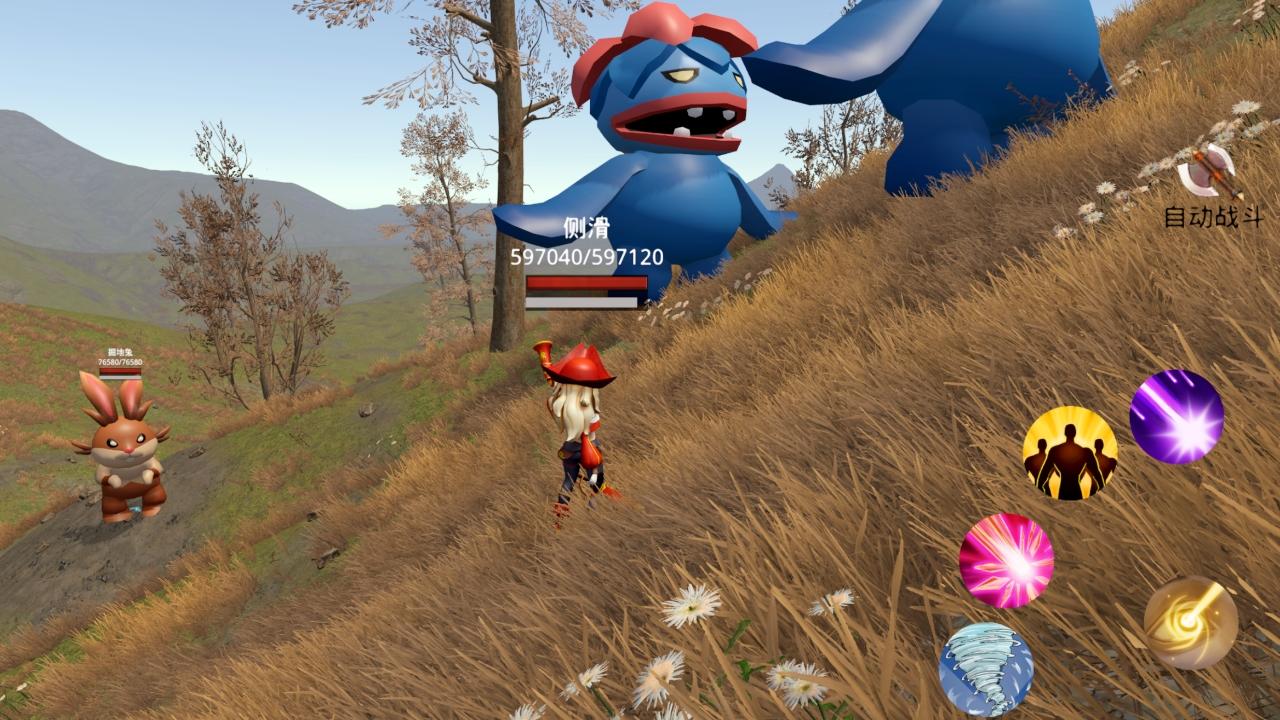Use the golden warriors silhouette skill
The image size is (1280, 720).
coord(1069,453)
